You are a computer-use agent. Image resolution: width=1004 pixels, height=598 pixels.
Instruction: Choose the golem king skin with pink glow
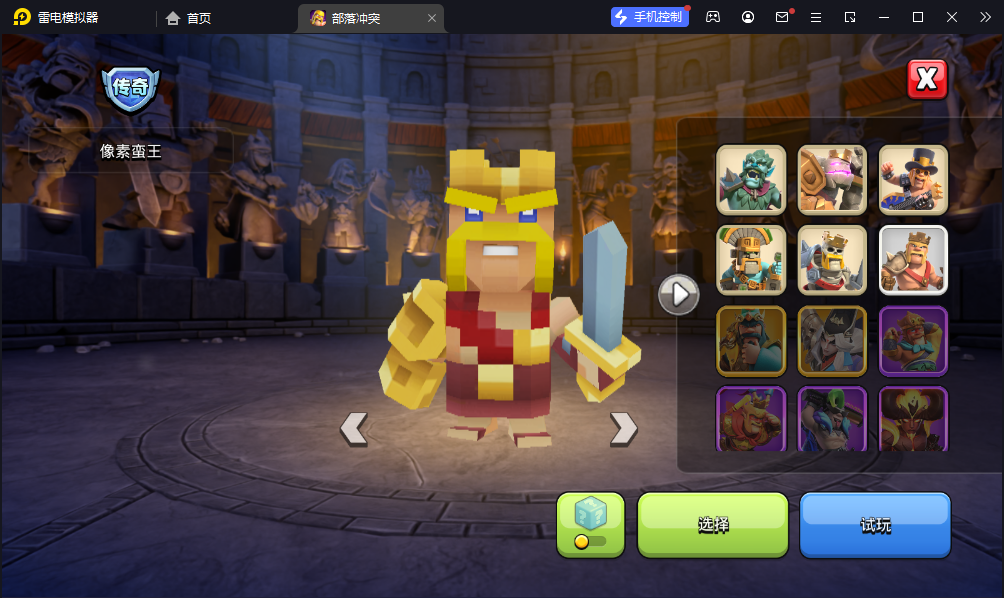tap(832, 180)
